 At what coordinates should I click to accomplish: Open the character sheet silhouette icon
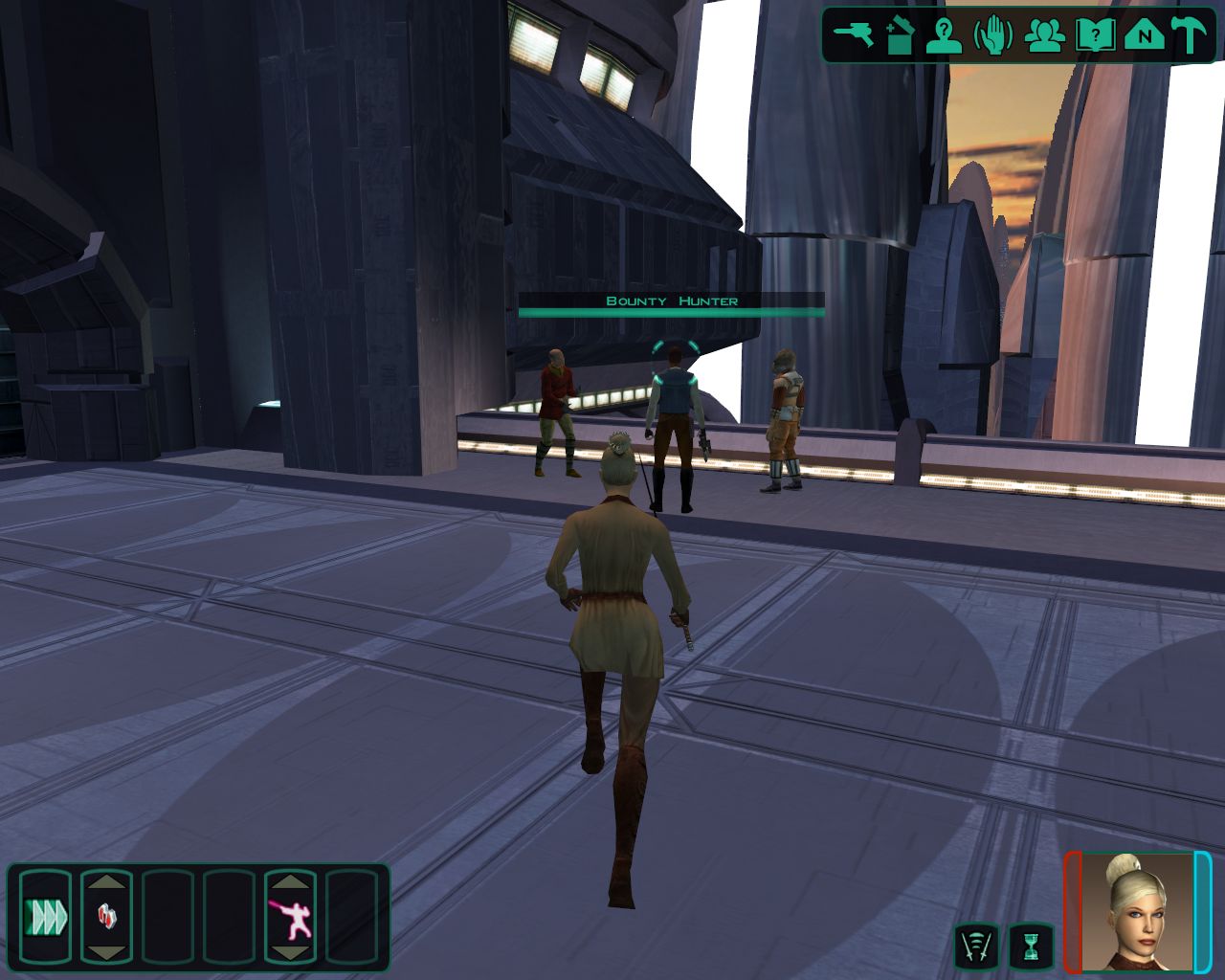[945, 35]
